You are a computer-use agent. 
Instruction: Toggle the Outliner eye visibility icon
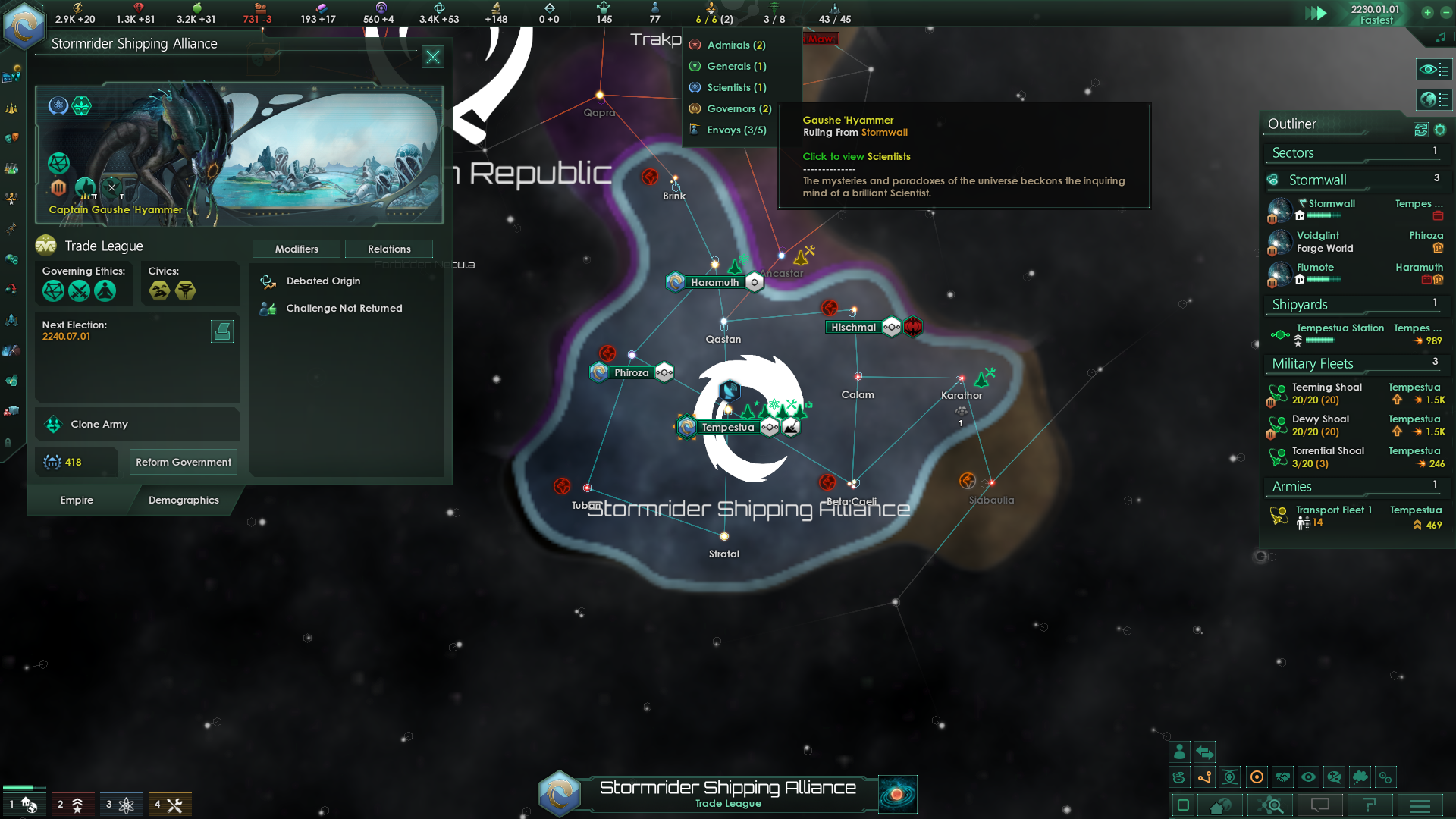click(x=1434, y=70)
